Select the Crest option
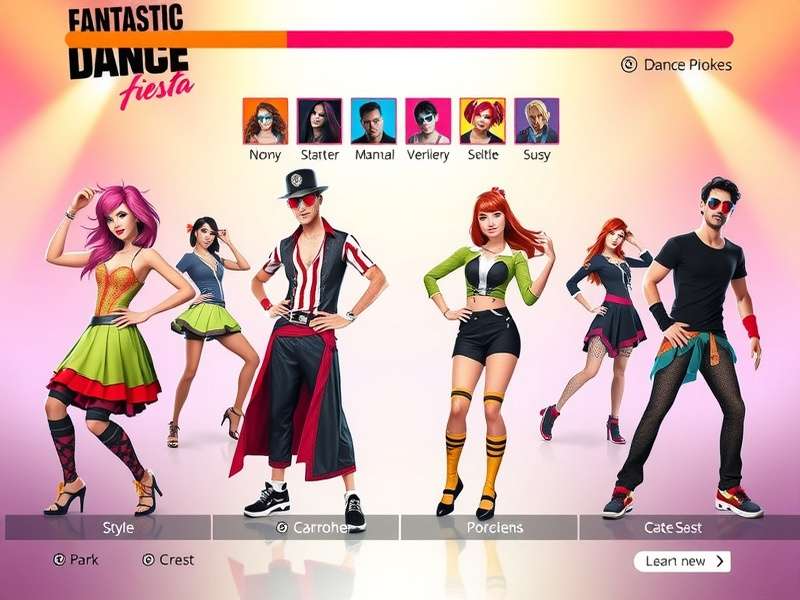800x600 pixels. 168,560
